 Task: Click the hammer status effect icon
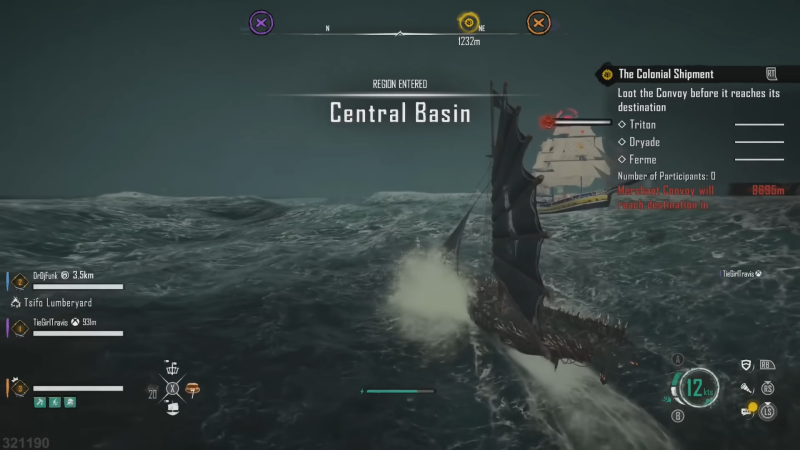41,402
